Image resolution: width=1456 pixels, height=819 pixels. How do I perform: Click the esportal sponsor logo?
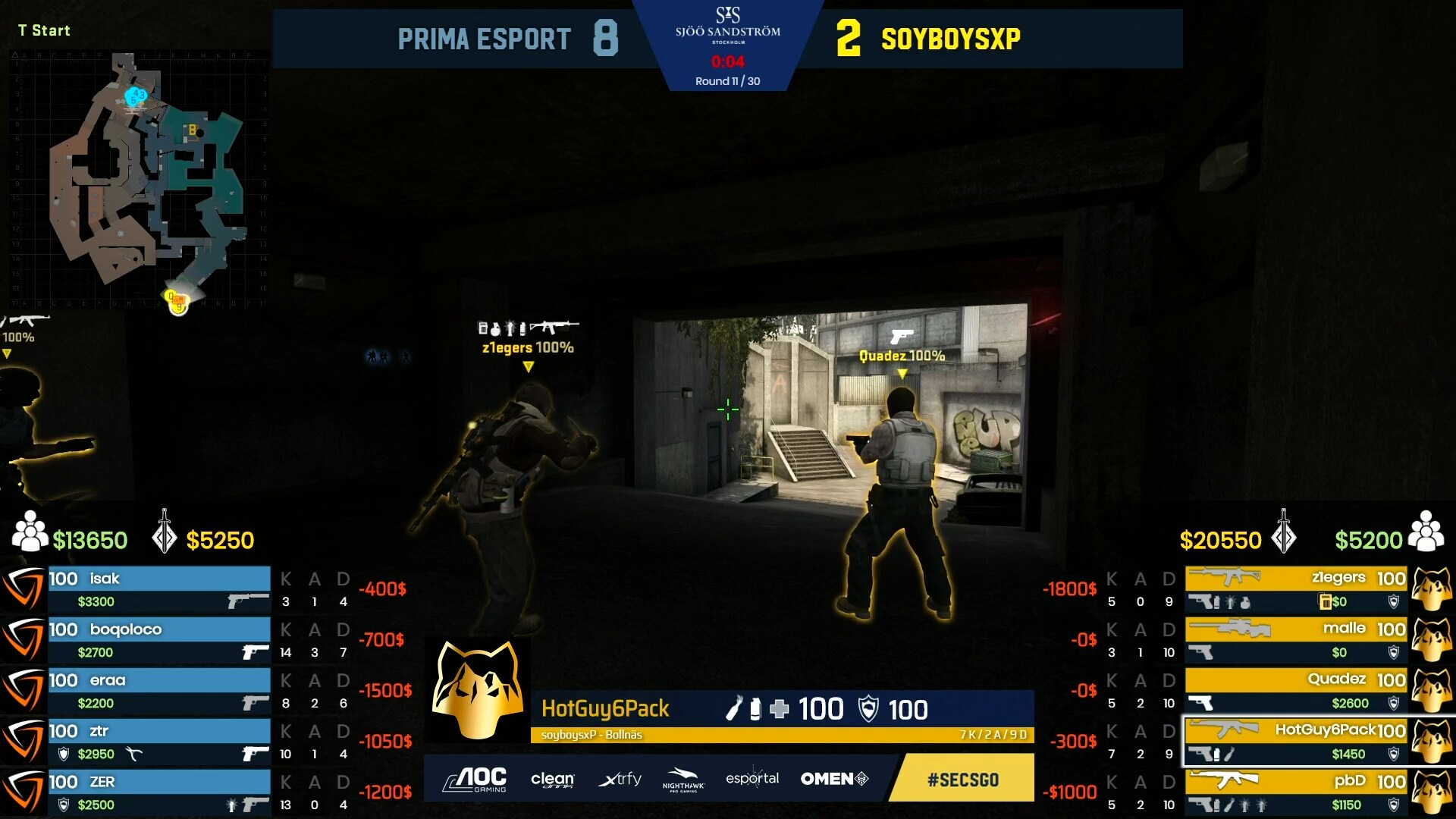click(752, 779)
